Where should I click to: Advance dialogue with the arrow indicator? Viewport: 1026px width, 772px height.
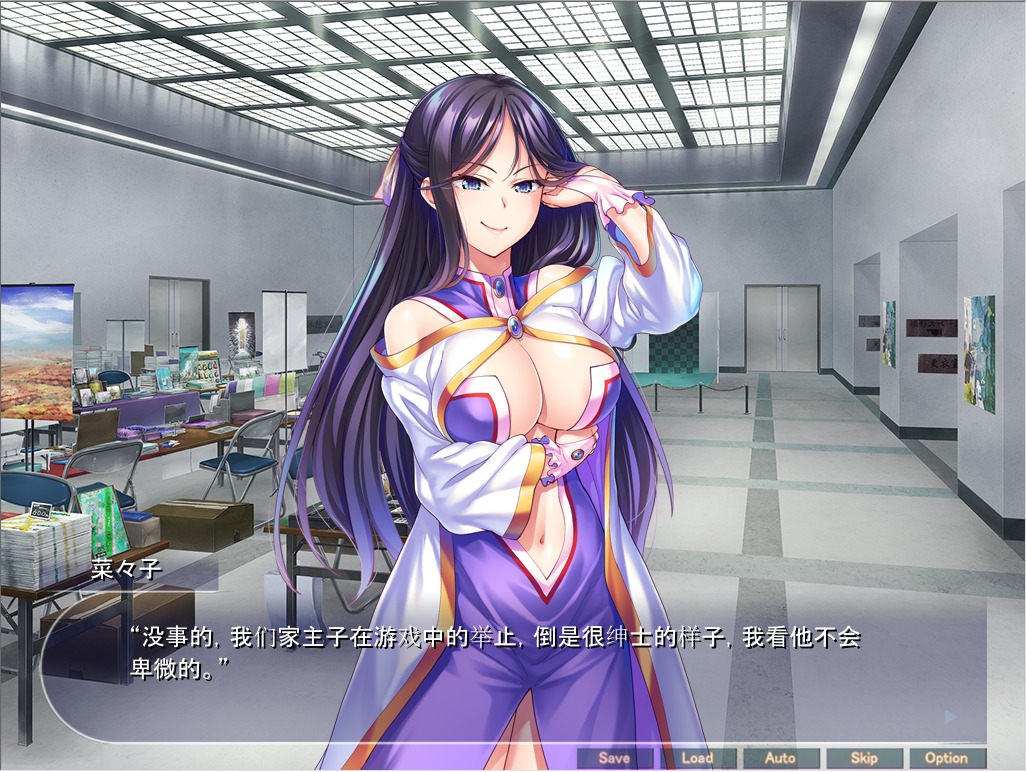coord(951,717)
